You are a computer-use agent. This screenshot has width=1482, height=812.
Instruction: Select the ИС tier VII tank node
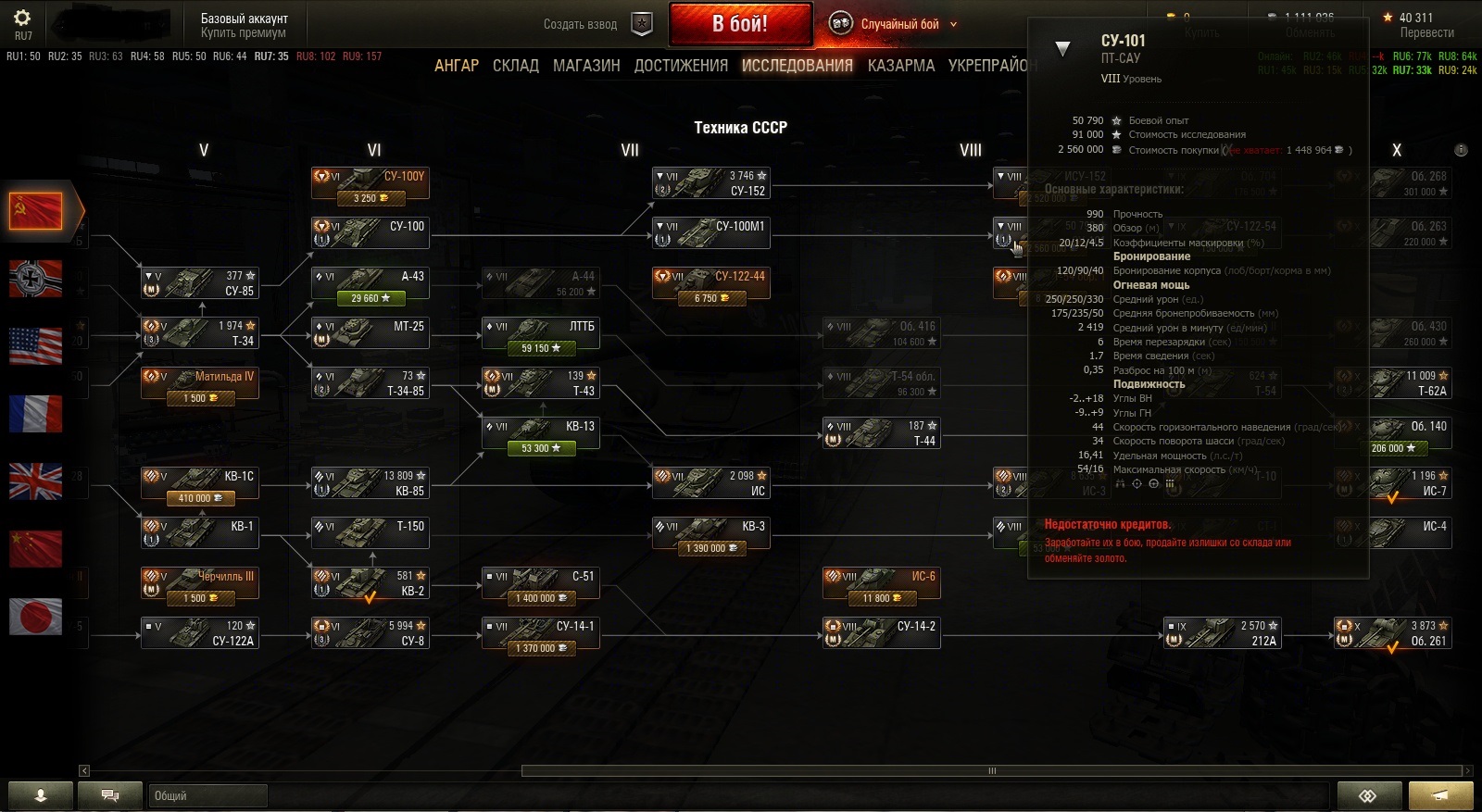(x=710, y=483)
